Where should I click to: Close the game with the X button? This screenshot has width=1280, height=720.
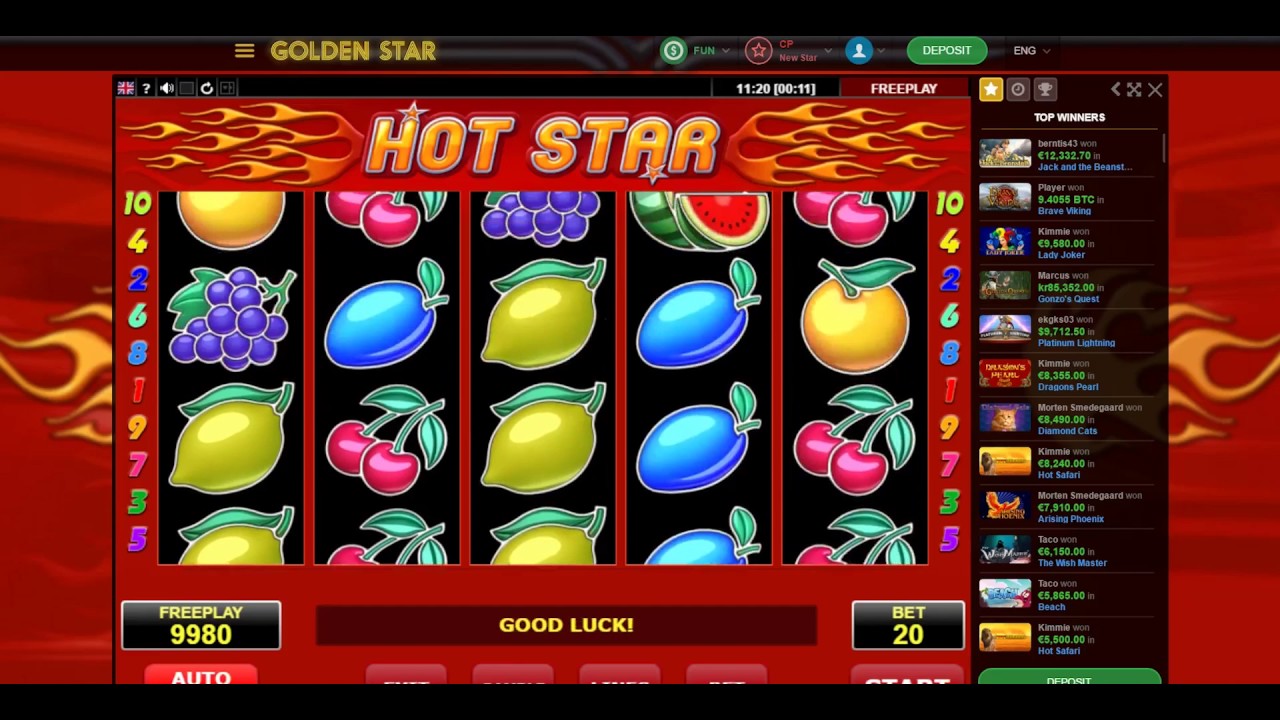(1155, 89)
